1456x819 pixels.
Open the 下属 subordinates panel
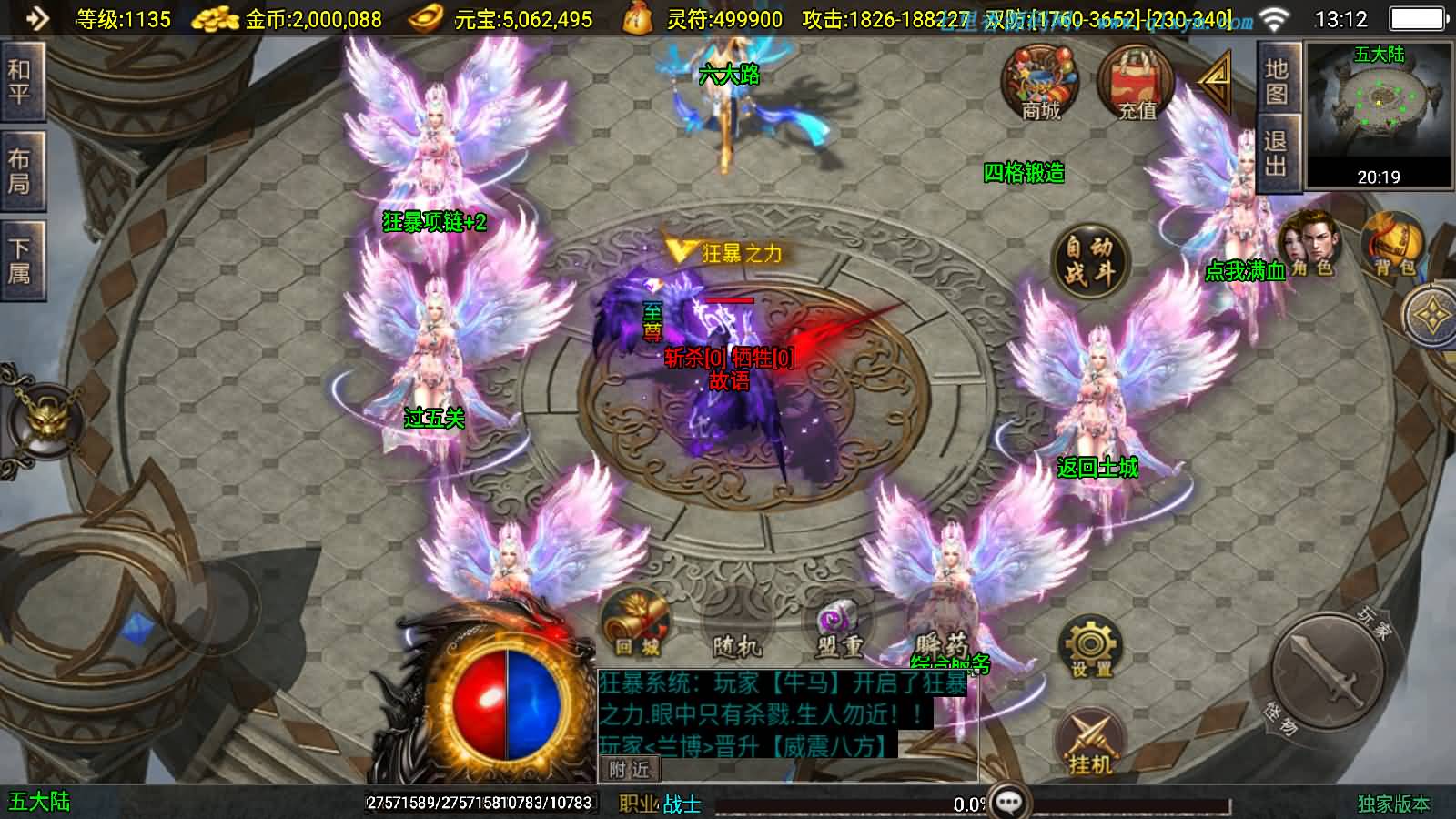[19, 259]
